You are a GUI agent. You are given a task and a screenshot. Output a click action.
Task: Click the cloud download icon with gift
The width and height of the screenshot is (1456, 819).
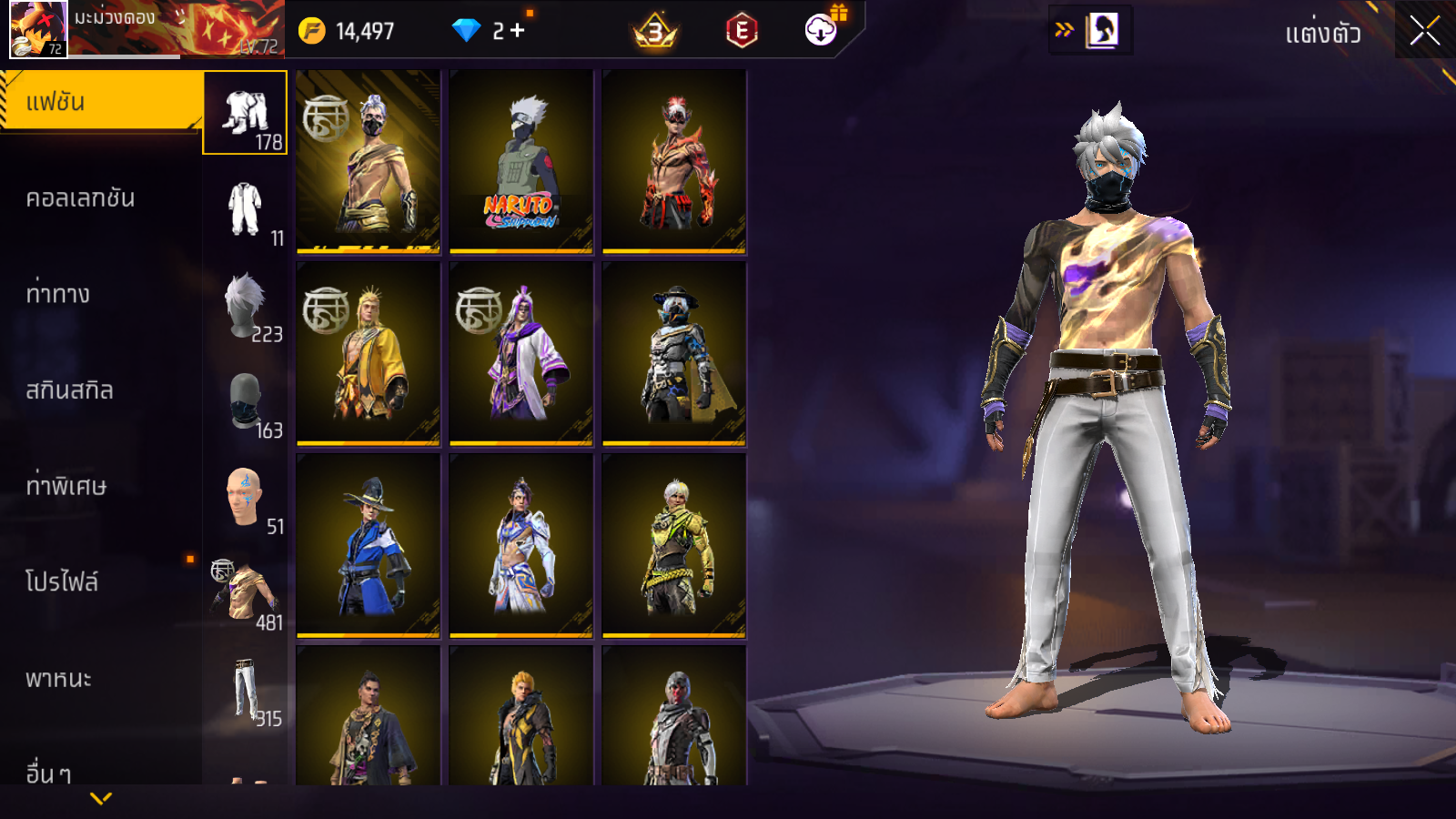pos(821,30)
